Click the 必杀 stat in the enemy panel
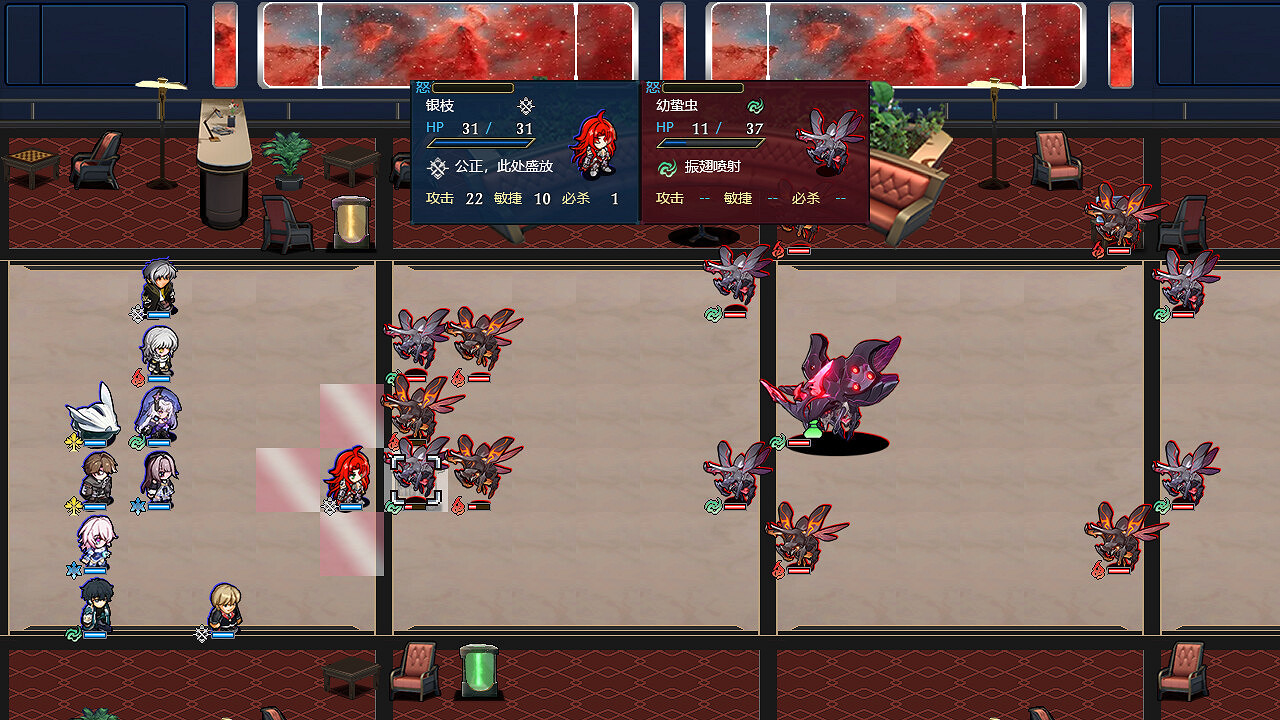1280x720 pixels. 805,198
